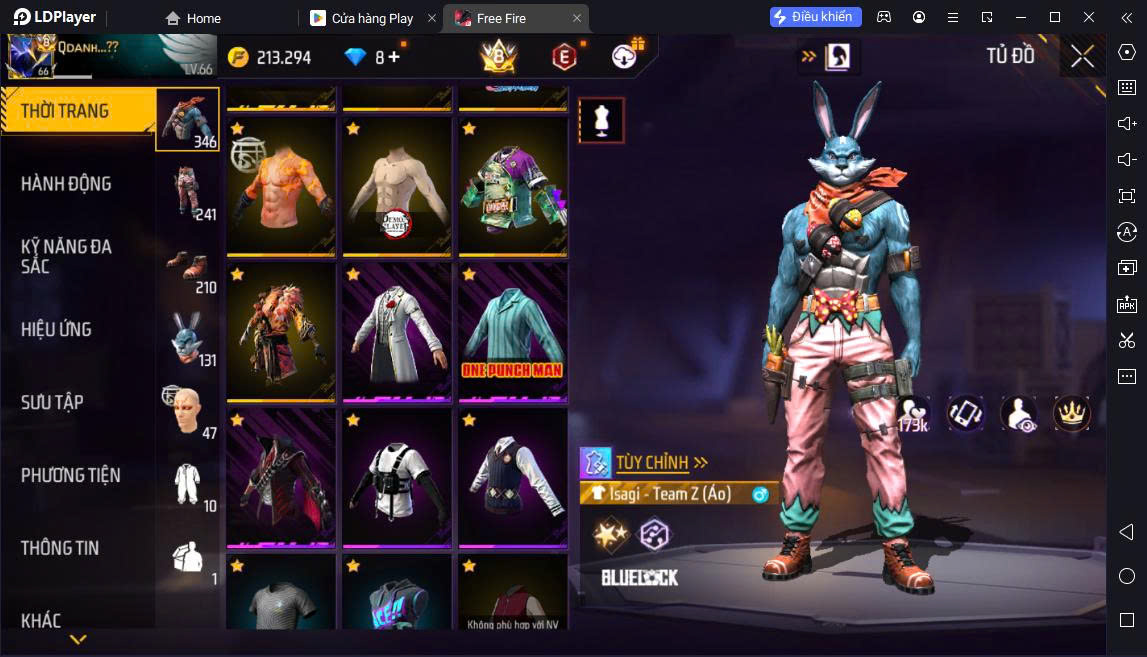This screenshot has width=1147, height=657.
Task: Choose the green and purple graffiti jacket
Action: [513, 185]
